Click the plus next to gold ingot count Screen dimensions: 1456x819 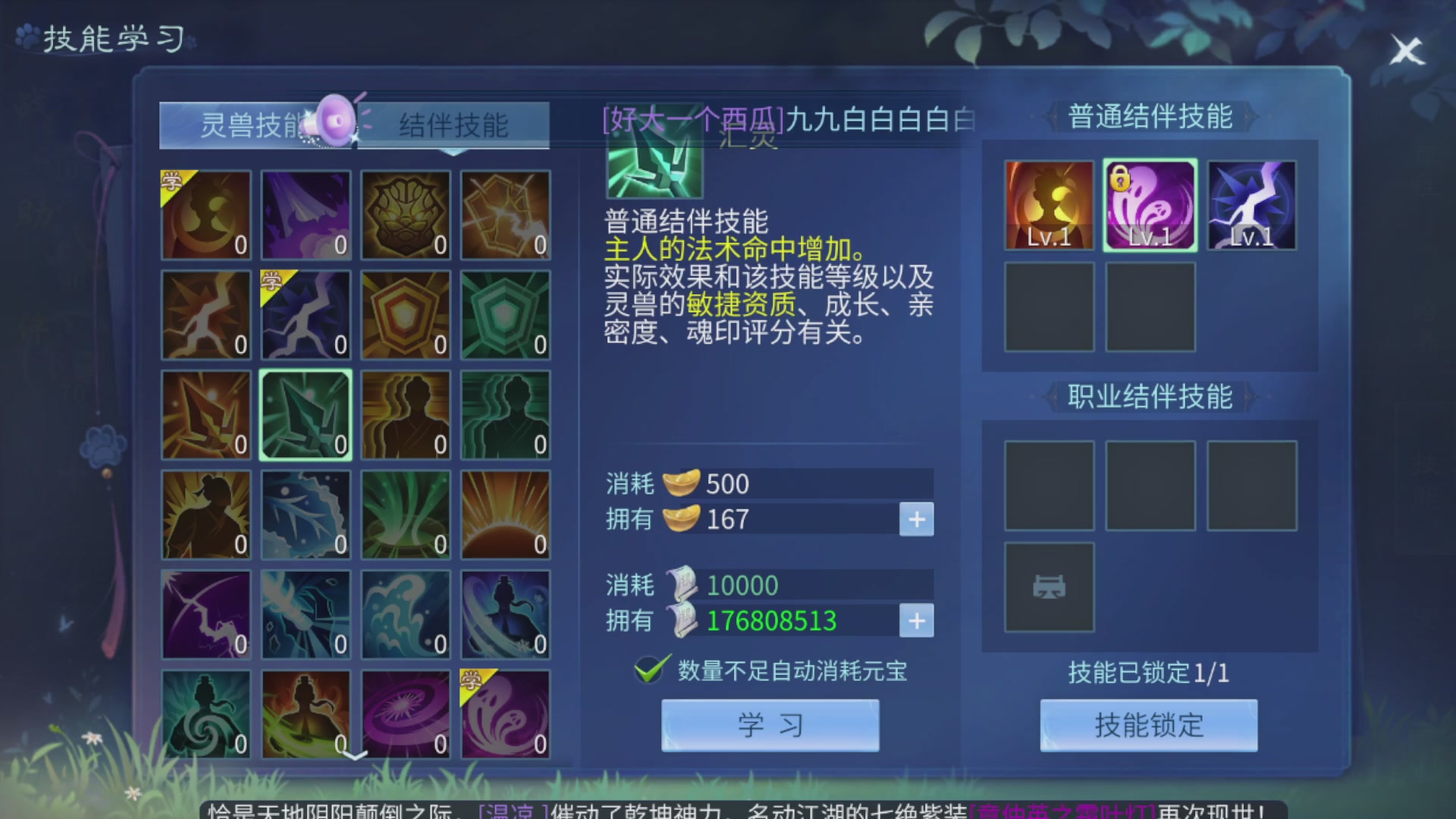coord(916,519)
